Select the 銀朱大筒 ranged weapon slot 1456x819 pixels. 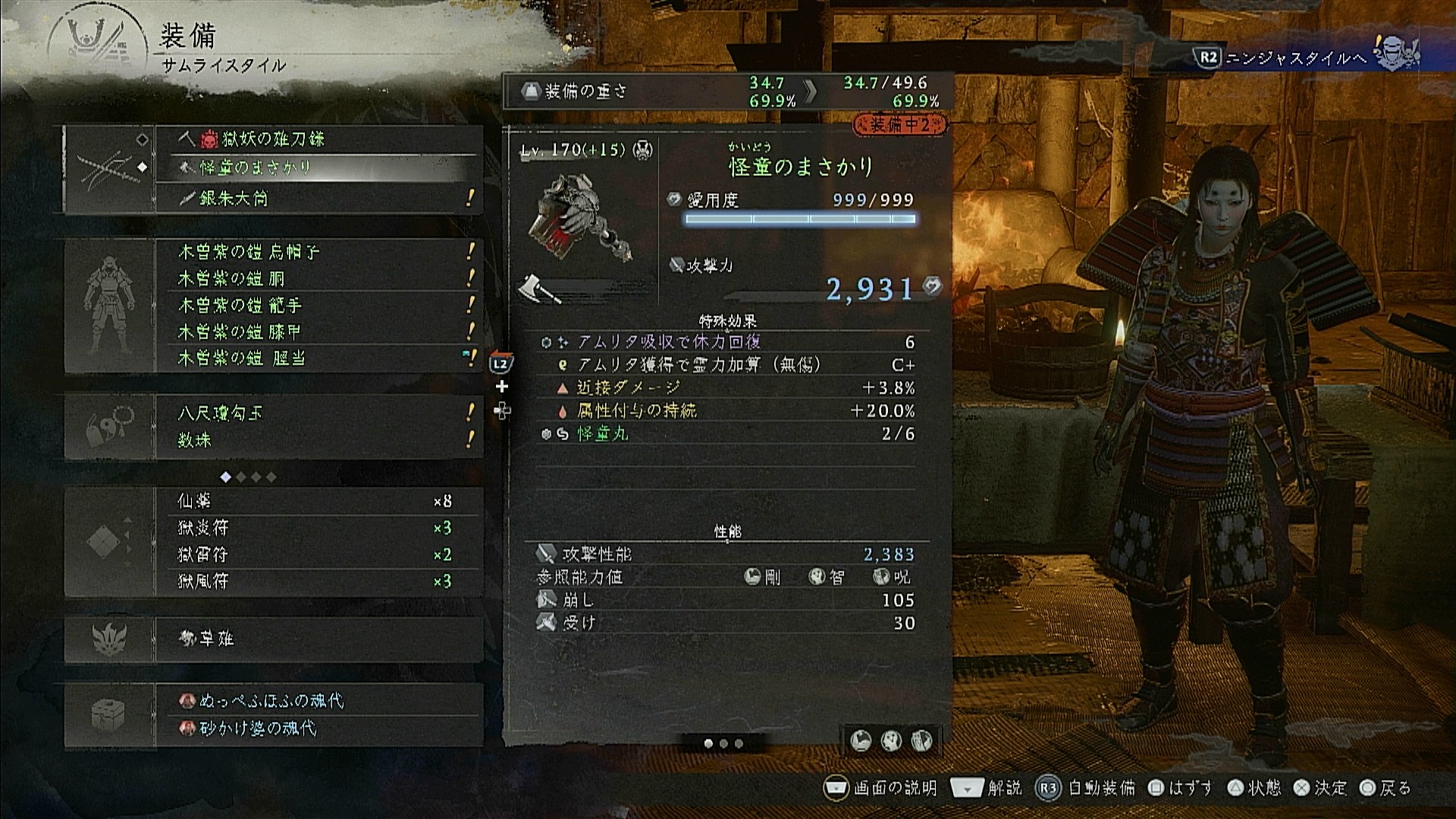(318, 199)
